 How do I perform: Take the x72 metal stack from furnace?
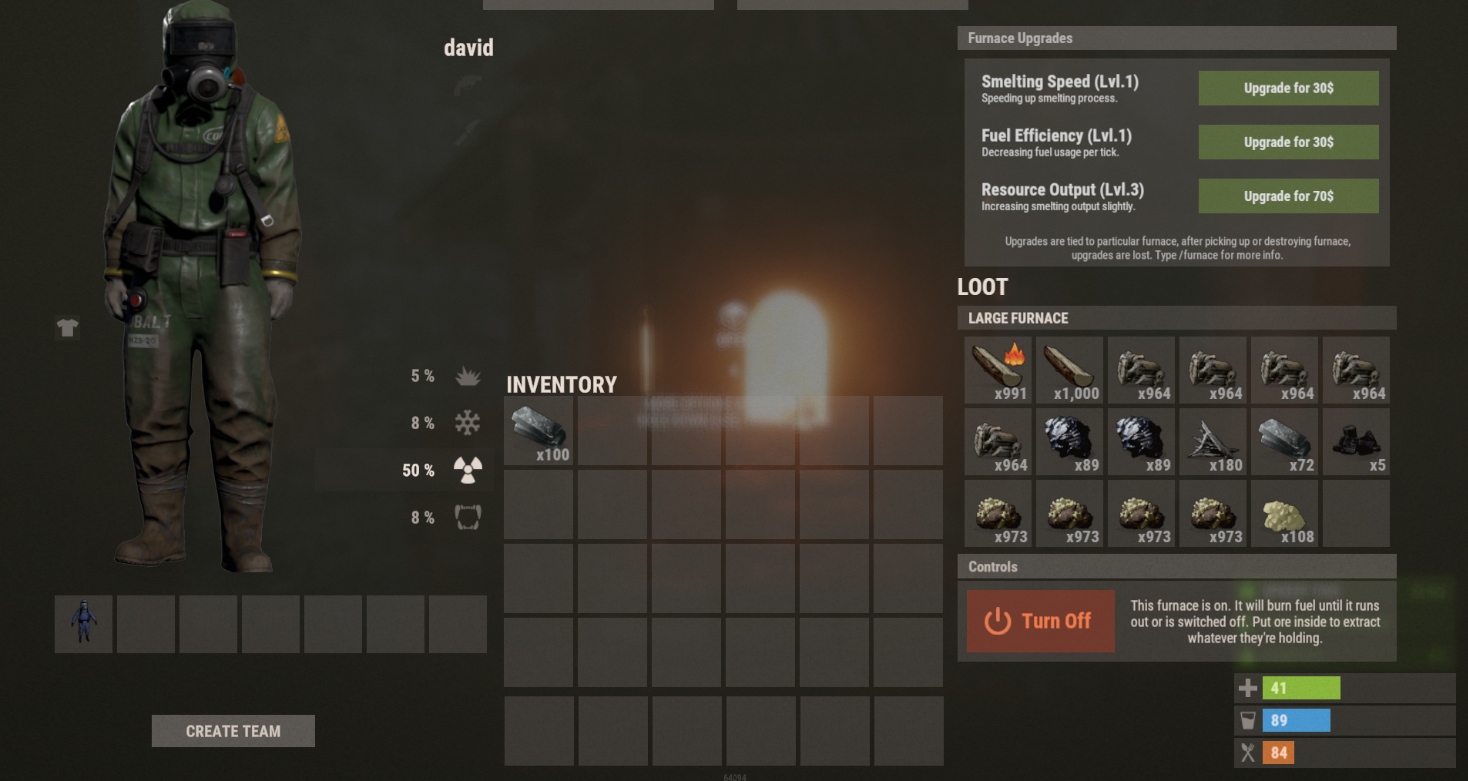click(1284, 441)
